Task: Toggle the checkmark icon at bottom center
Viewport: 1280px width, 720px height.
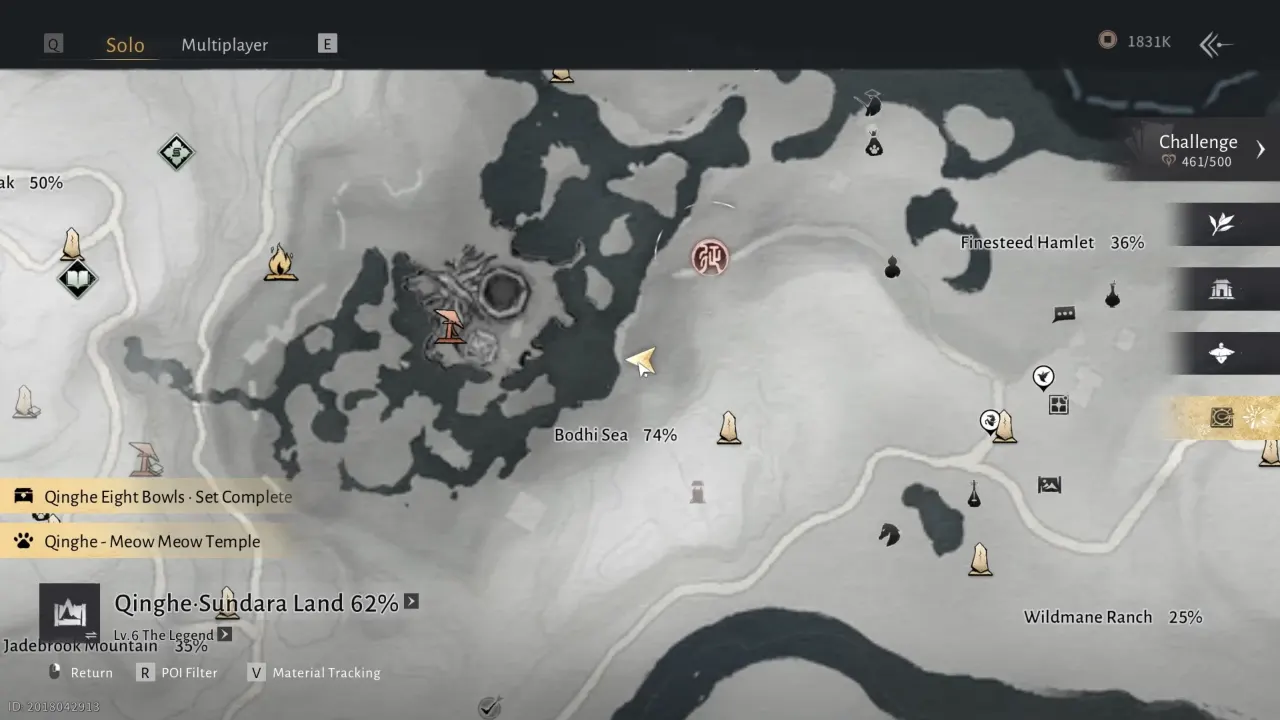Action: pyautogui.click(x=489, y=706)
